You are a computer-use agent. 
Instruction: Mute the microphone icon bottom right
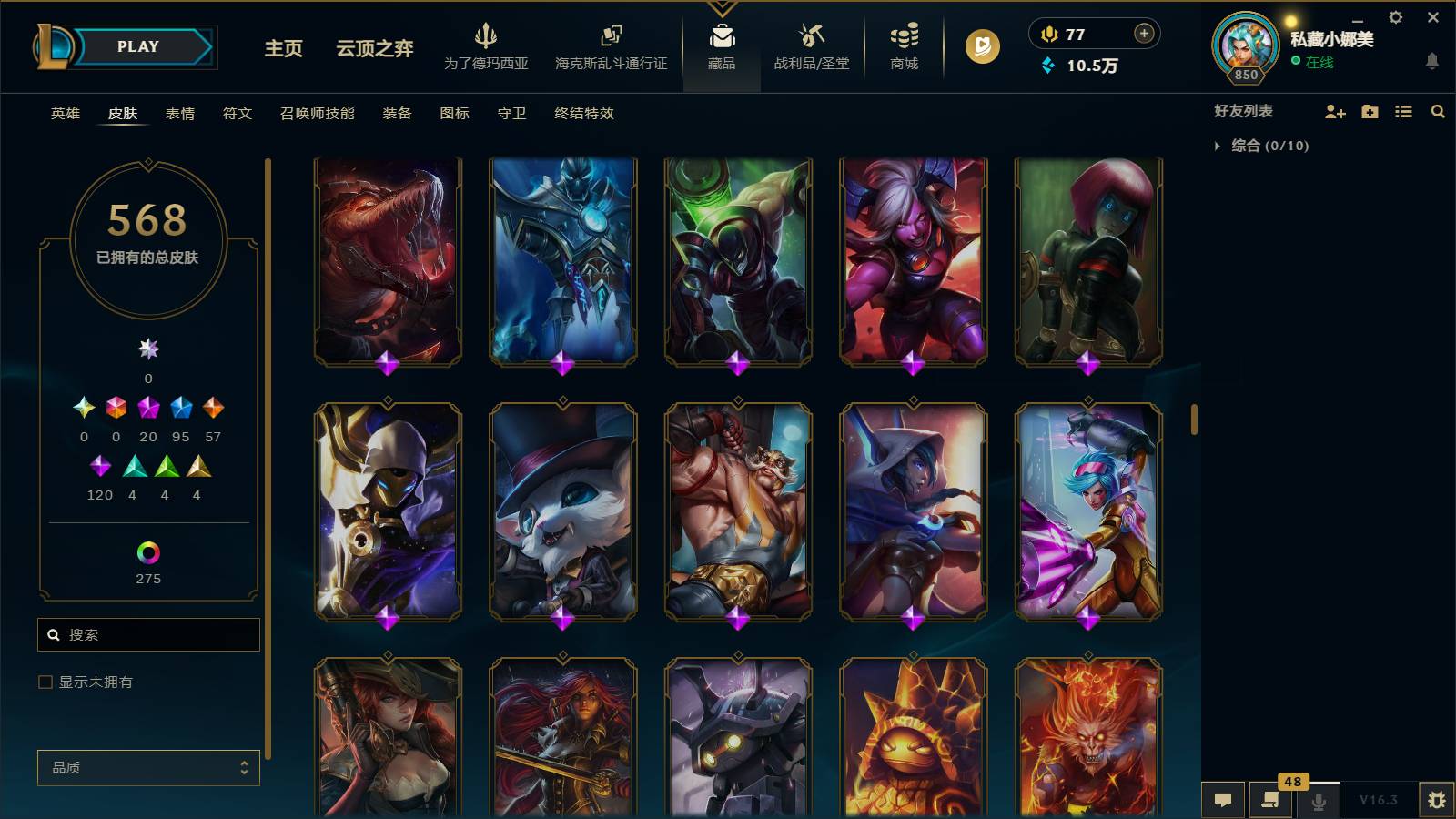pyautogui.click(x=1318, y=800)
